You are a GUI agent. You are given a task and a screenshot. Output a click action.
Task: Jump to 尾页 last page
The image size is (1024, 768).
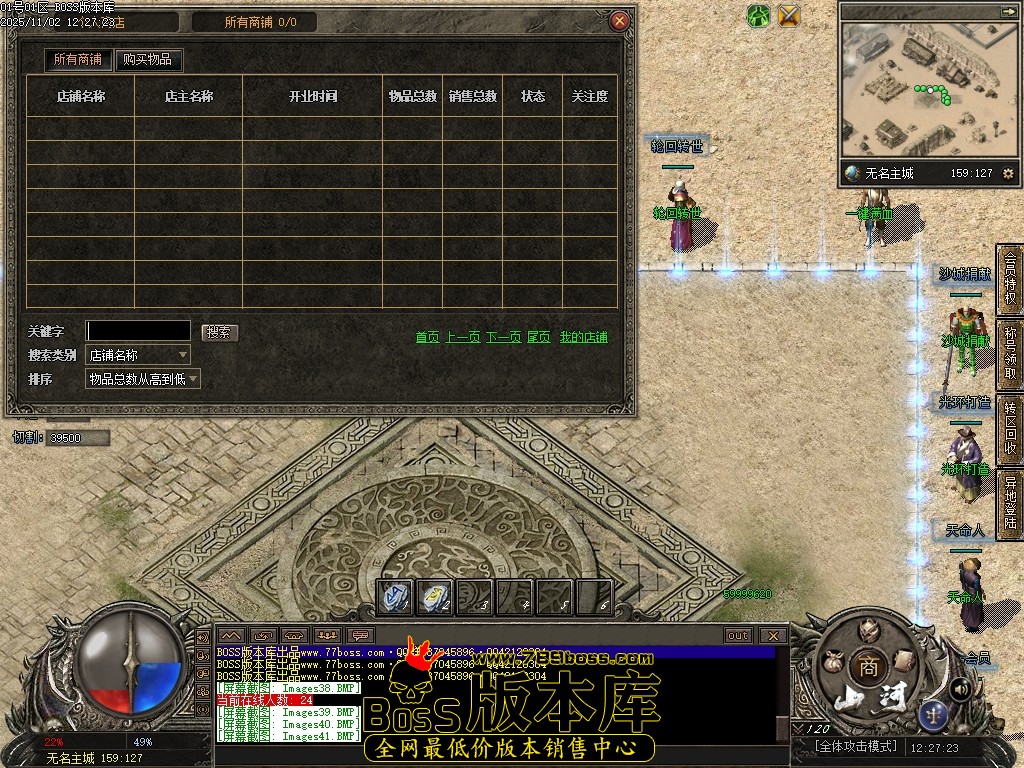tap(539, 338)
